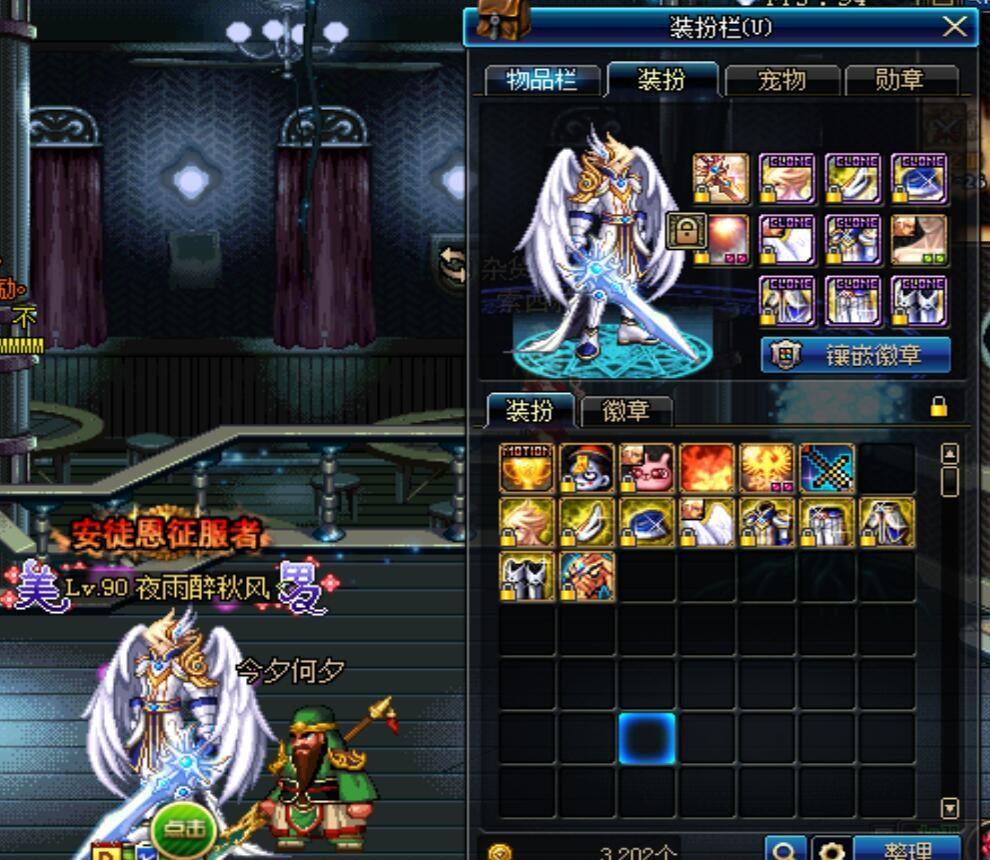
Task: Switch to the 物品栏 tab
Action: point(542,81)
